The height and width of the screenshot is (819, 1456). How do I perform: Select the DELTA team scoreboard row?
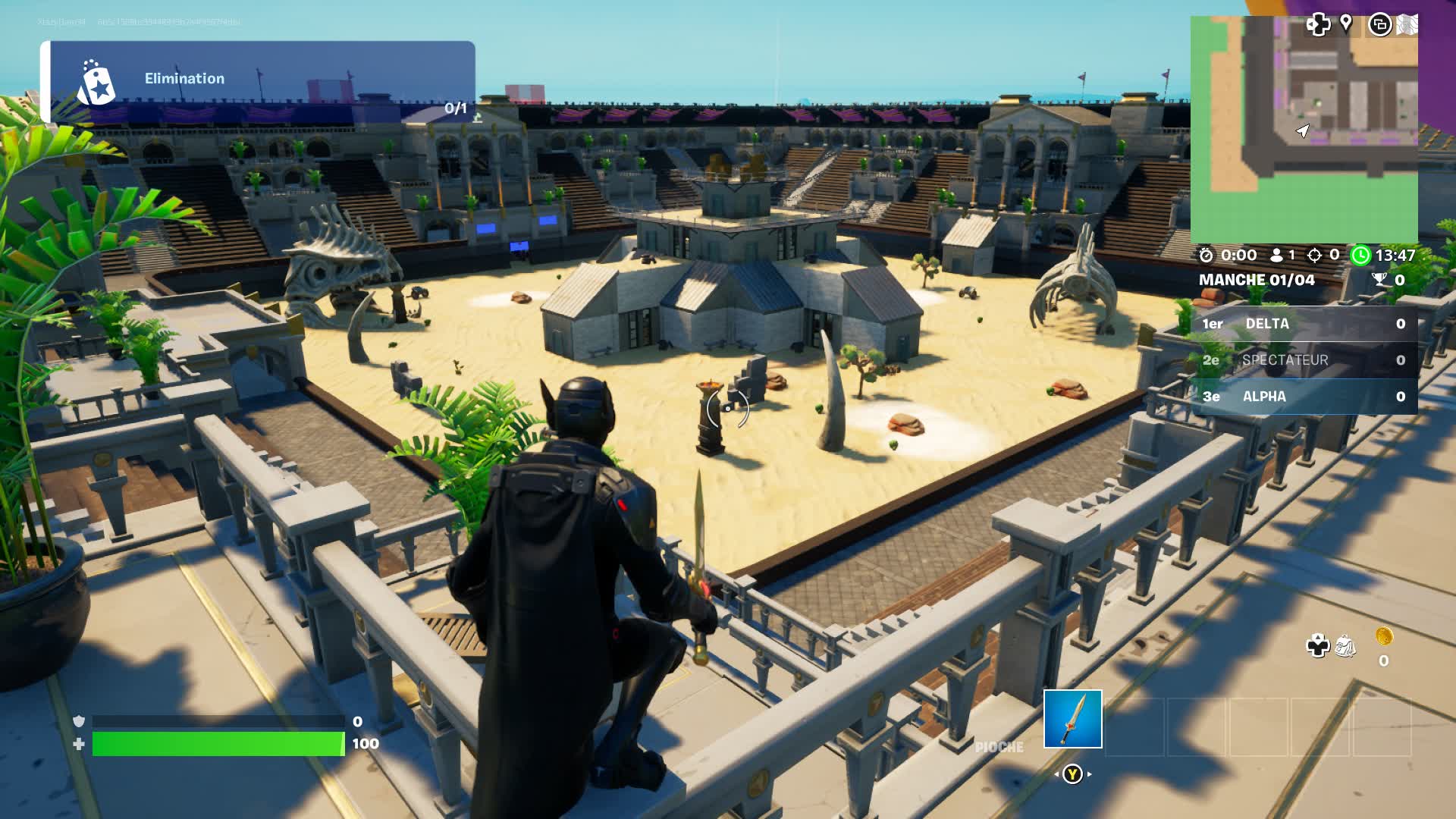1304,323
